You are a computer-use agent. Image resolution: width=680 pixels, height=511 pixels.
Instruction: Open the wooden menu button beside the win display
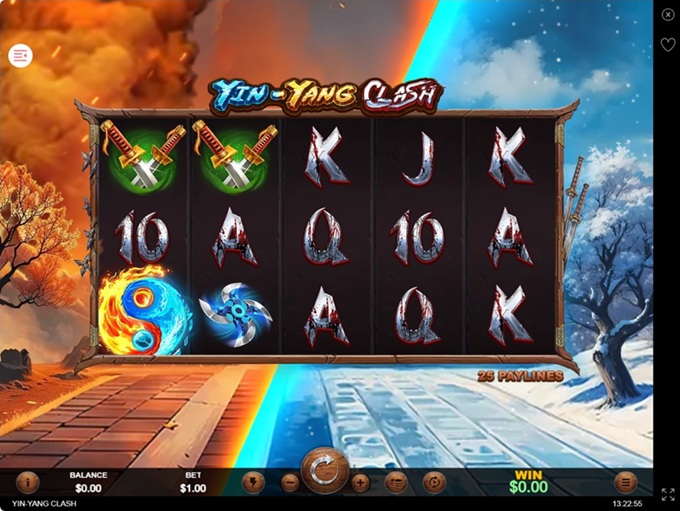[x=625, y=482]
